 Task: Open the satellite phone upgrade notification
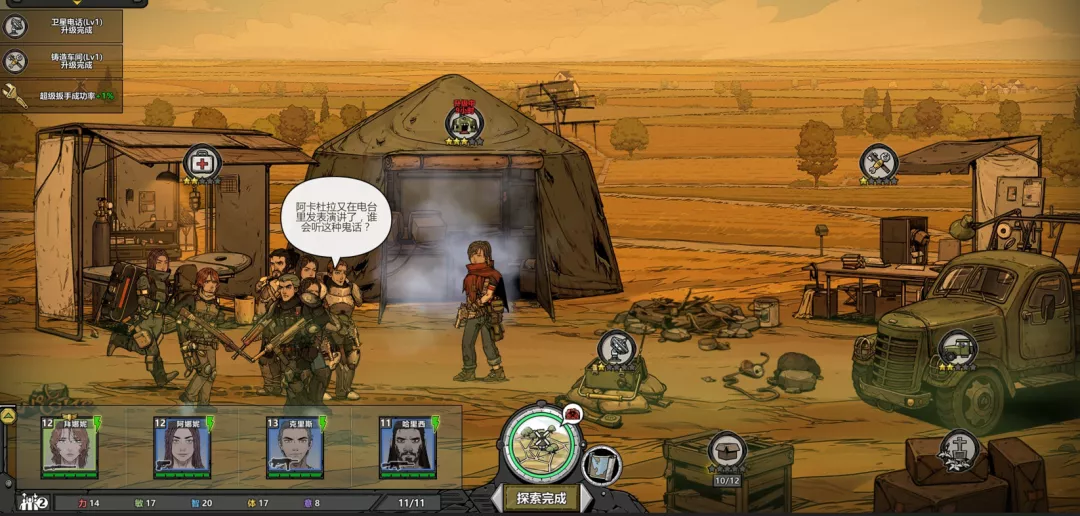60,26
